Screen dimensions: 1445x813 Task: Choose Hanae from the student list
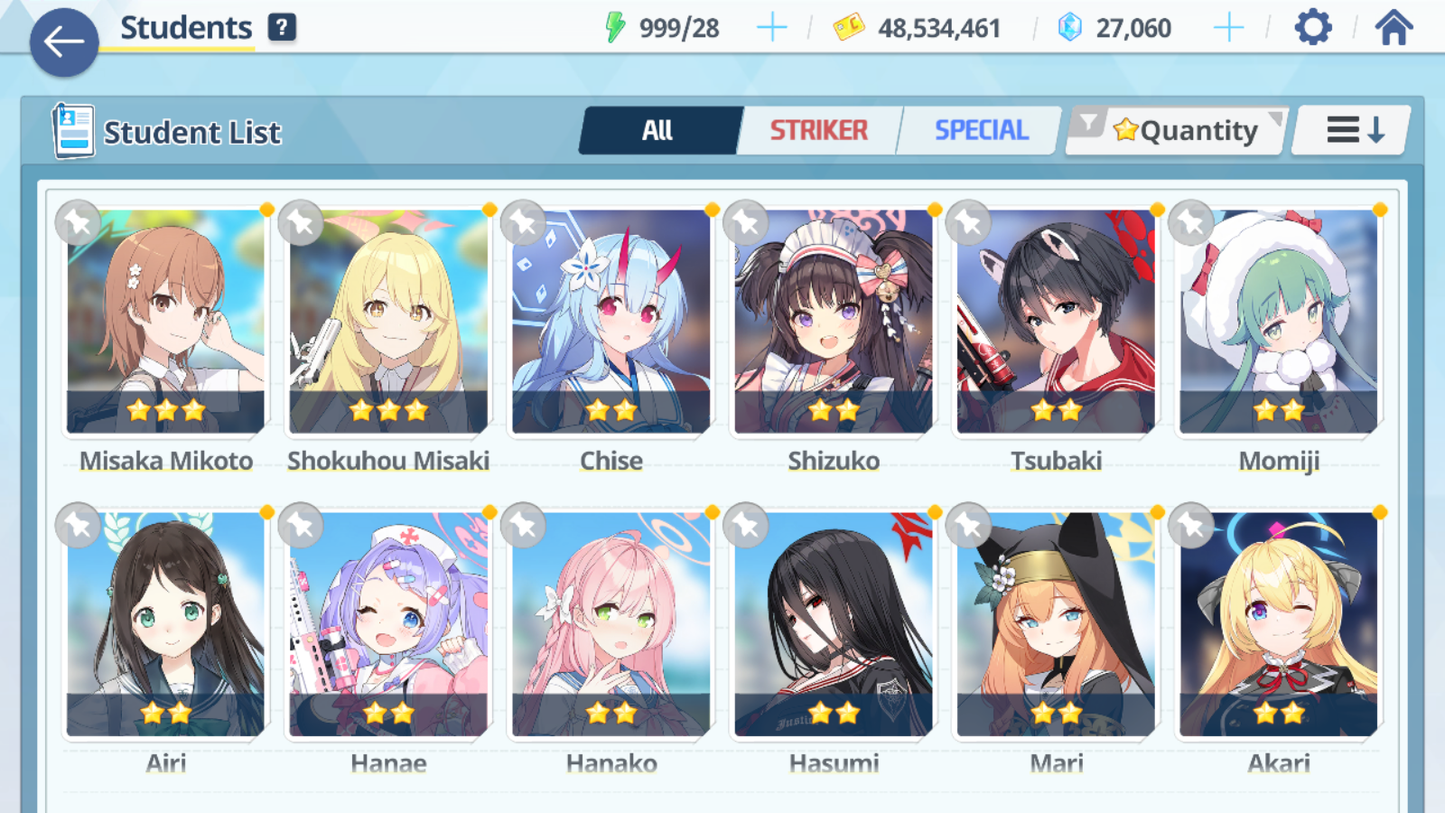pos(388,625)
